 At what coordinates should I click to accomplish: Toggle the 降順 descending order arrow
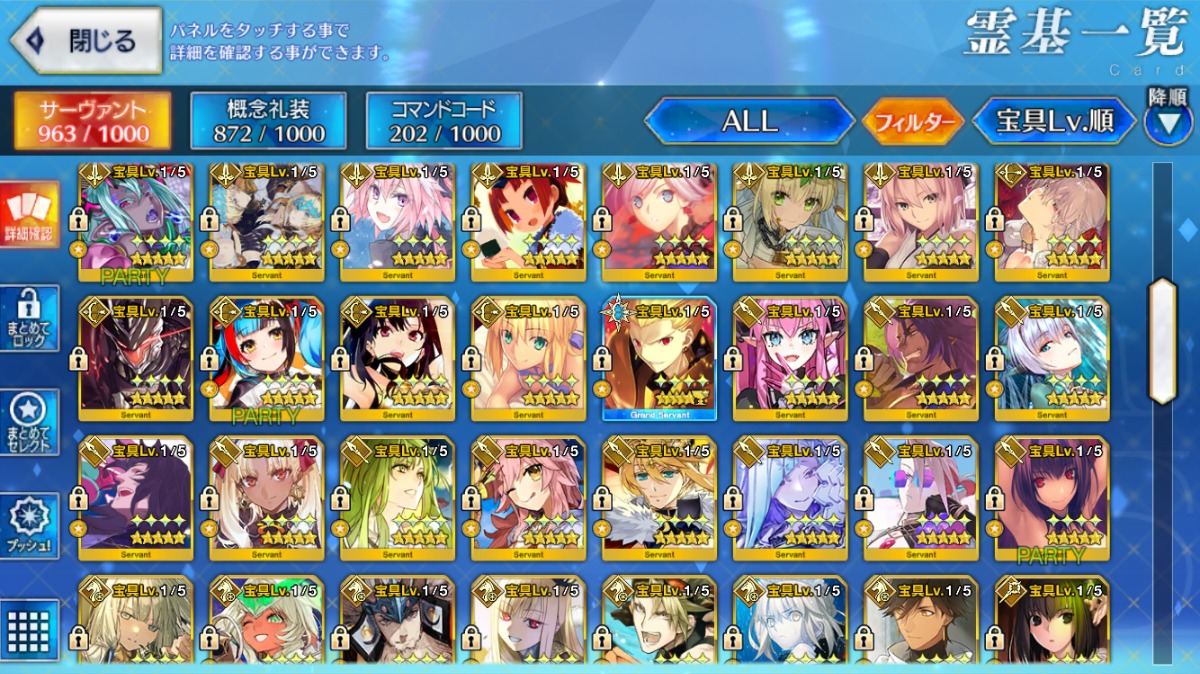(1167, 118)
